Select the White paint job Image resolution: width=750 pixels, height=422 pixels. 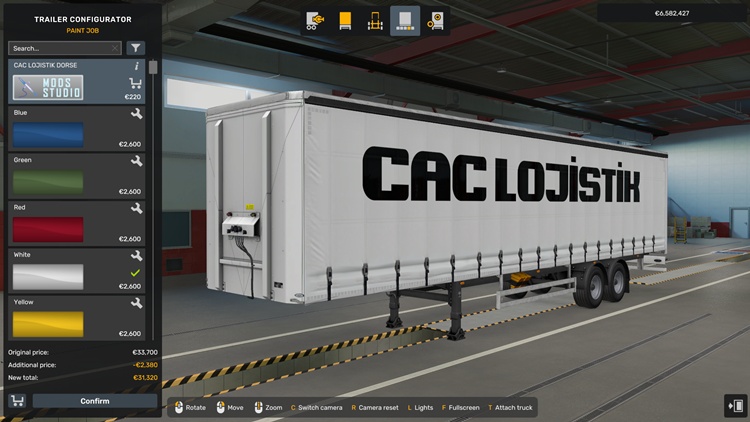tap(48, 275)
